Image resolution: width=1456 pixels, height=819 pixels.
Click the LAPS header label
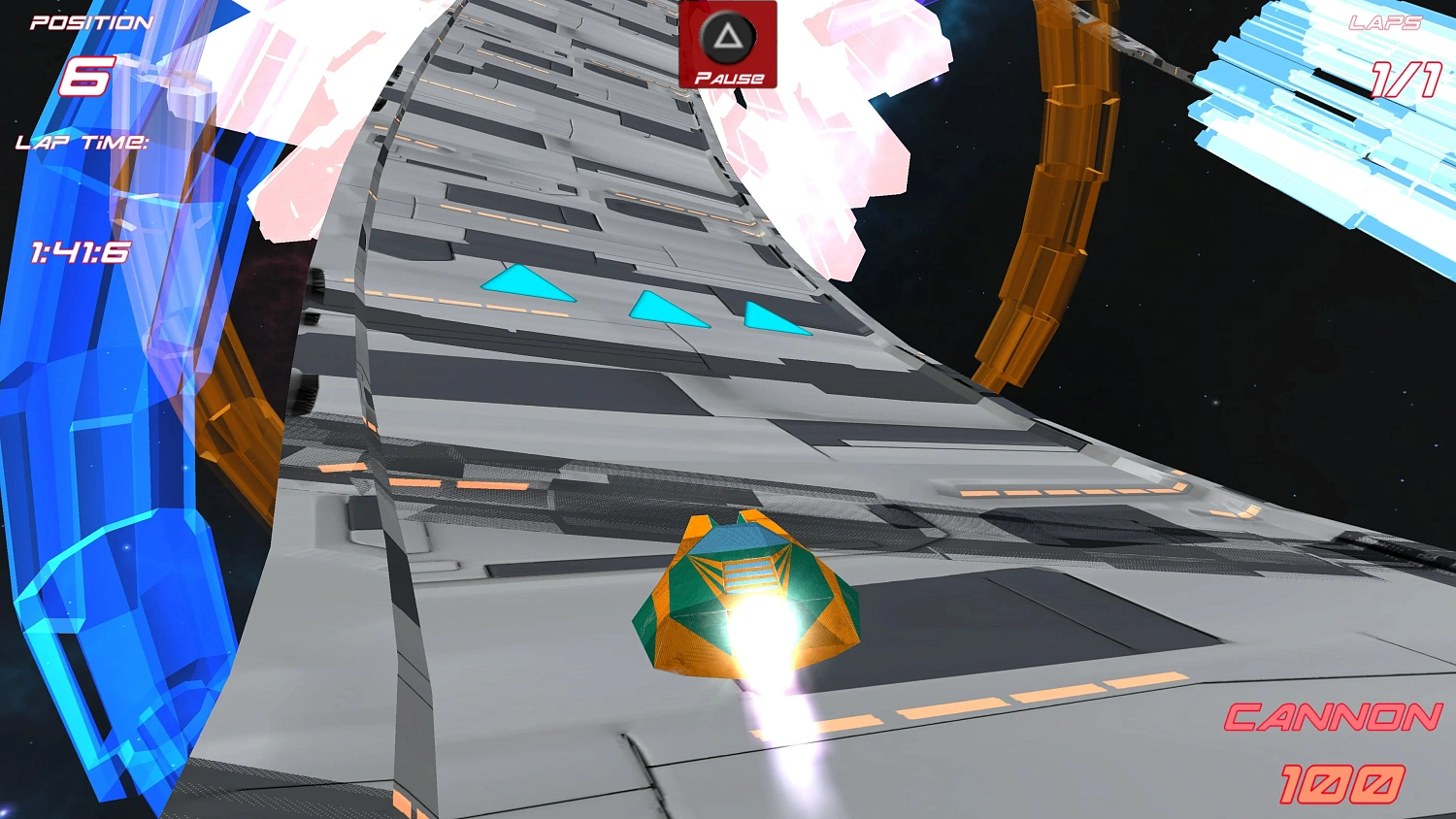coord(1385,21)
